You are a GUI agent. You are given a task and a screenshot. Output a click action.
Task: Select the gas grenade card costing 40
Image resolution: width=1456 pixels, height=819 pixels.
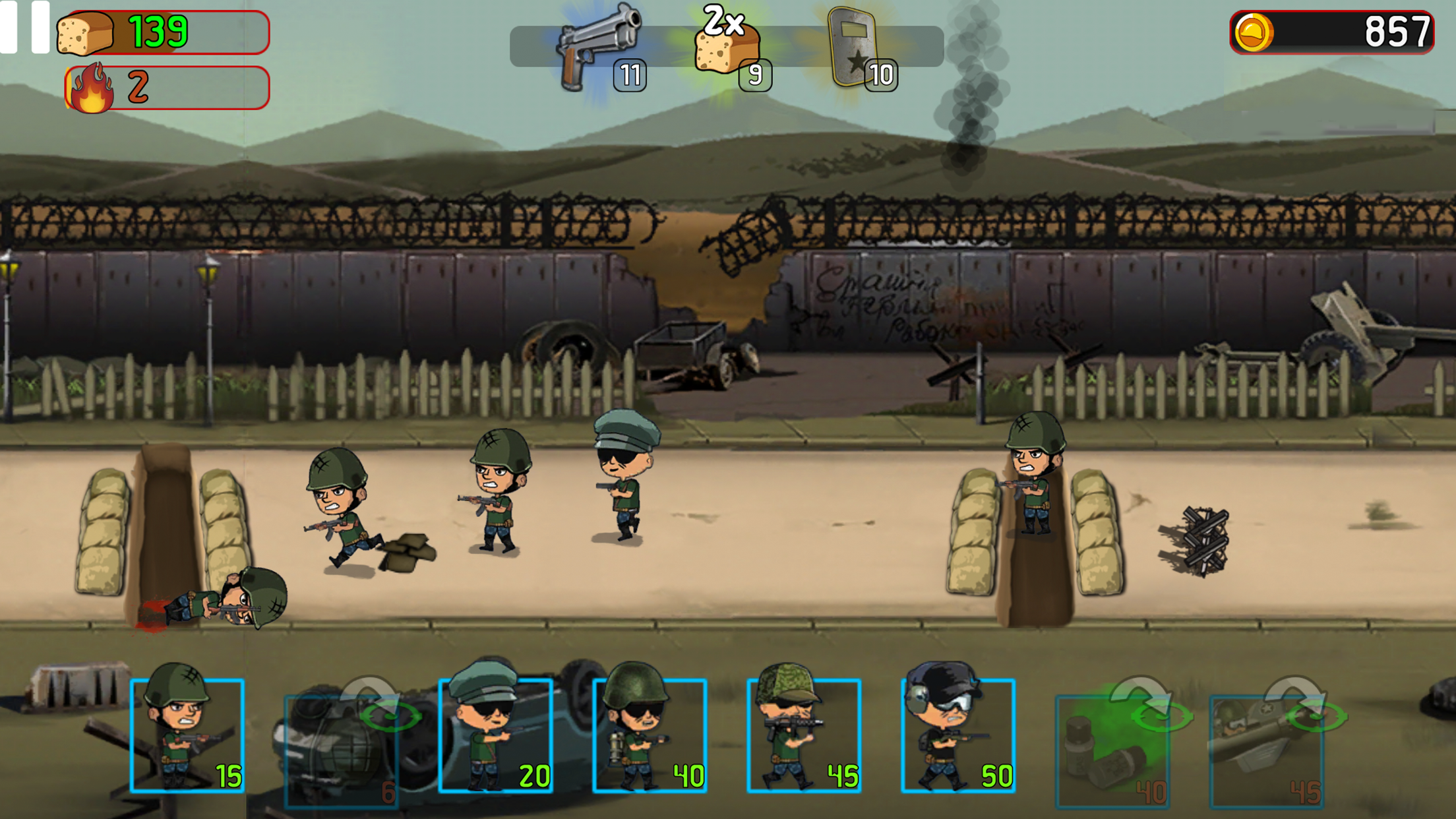[x=1113, y=750]
